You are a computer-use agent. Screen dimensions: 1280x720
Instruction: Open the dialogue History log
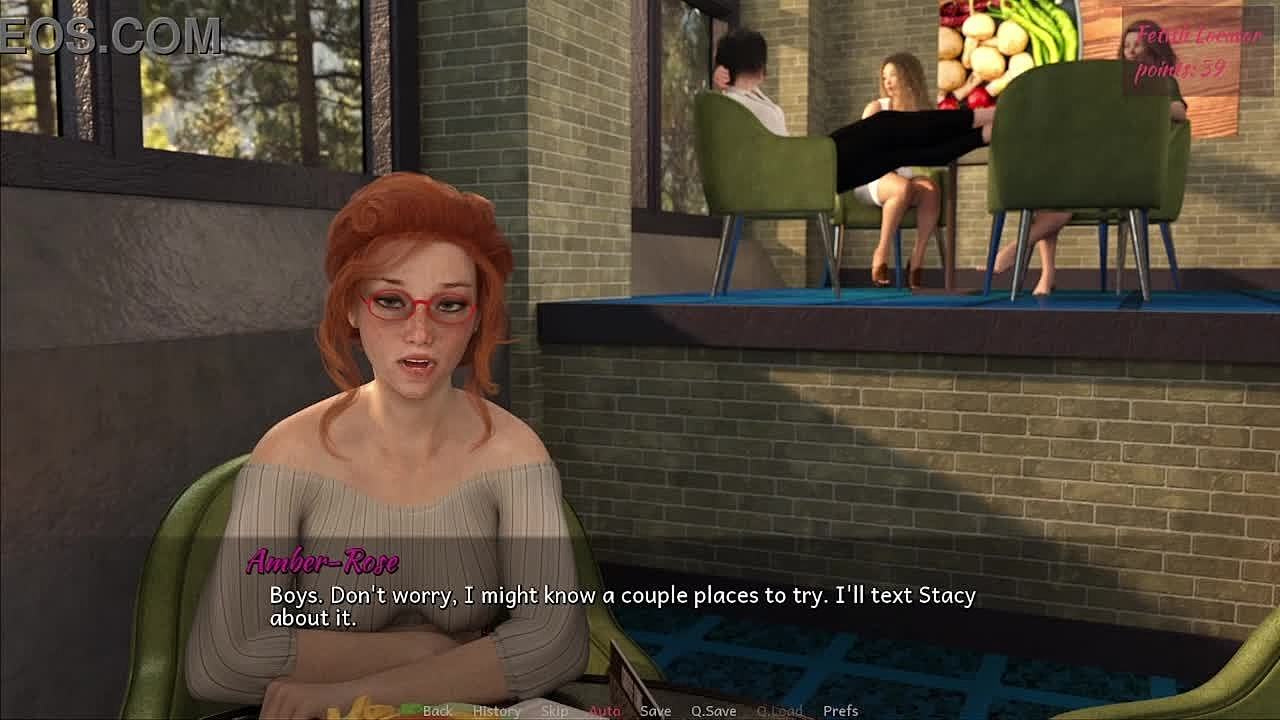[x=497, y=711]
